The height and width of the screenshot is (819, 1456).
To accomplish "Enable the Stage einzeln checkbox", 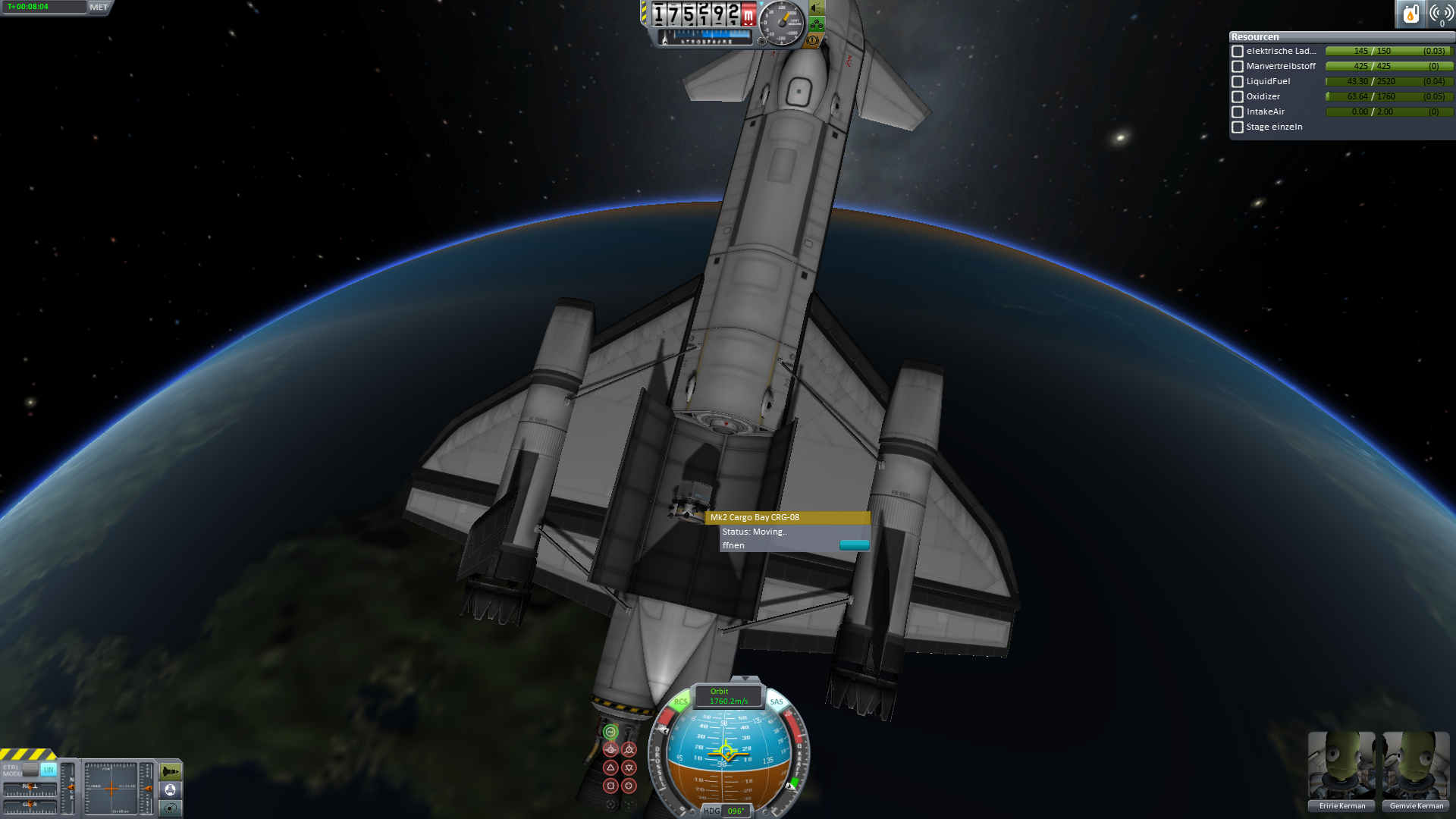I will [1238, 127].
